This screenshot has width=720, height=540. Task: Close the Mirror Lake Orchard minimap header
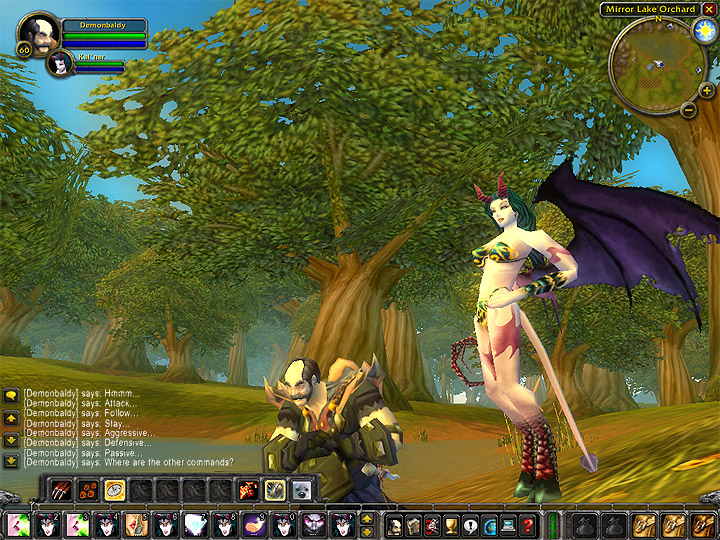(709, 9)
